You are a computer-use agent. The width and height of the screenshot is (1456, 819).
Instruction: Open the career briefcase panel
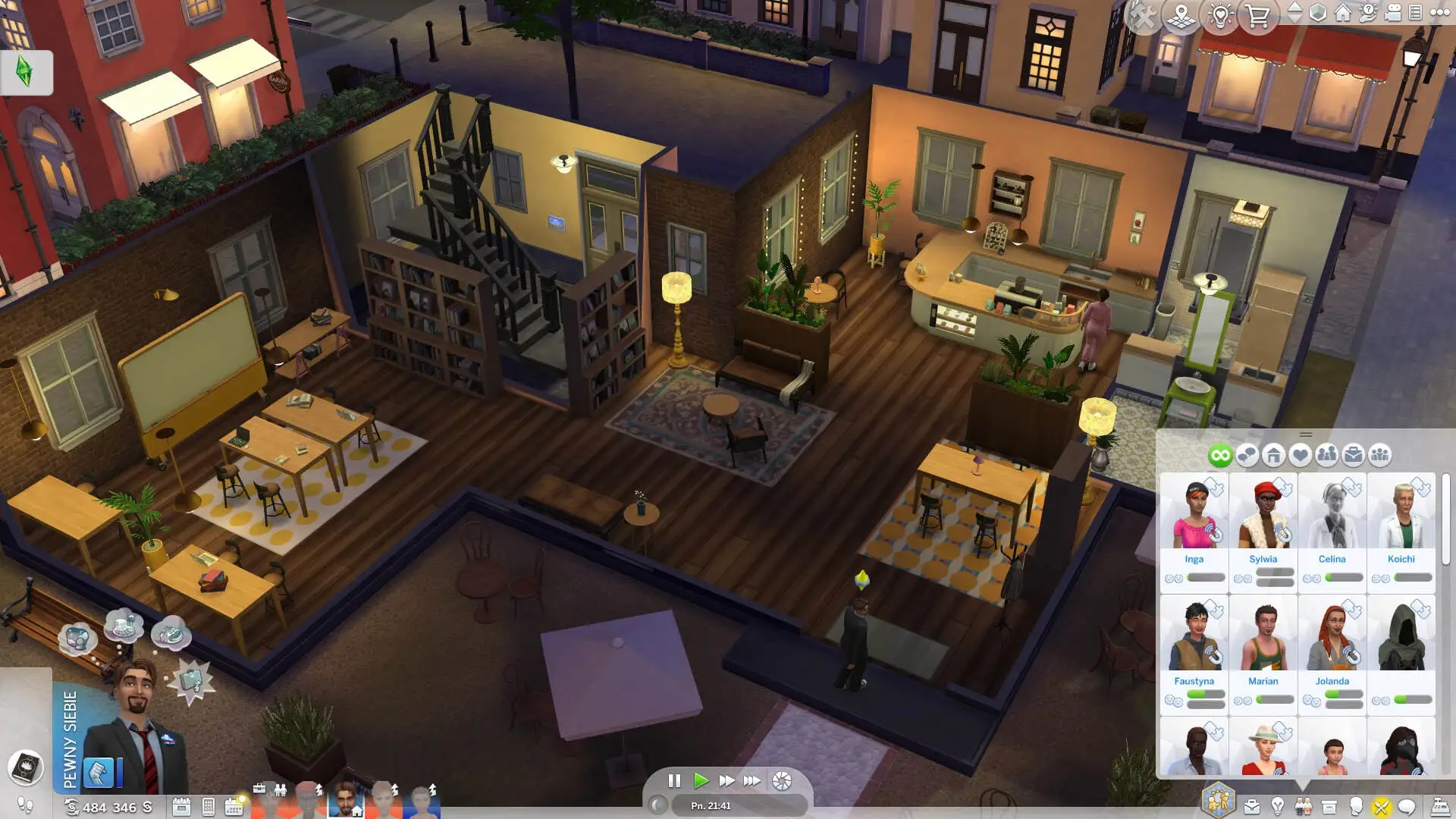pos(1252,807)
